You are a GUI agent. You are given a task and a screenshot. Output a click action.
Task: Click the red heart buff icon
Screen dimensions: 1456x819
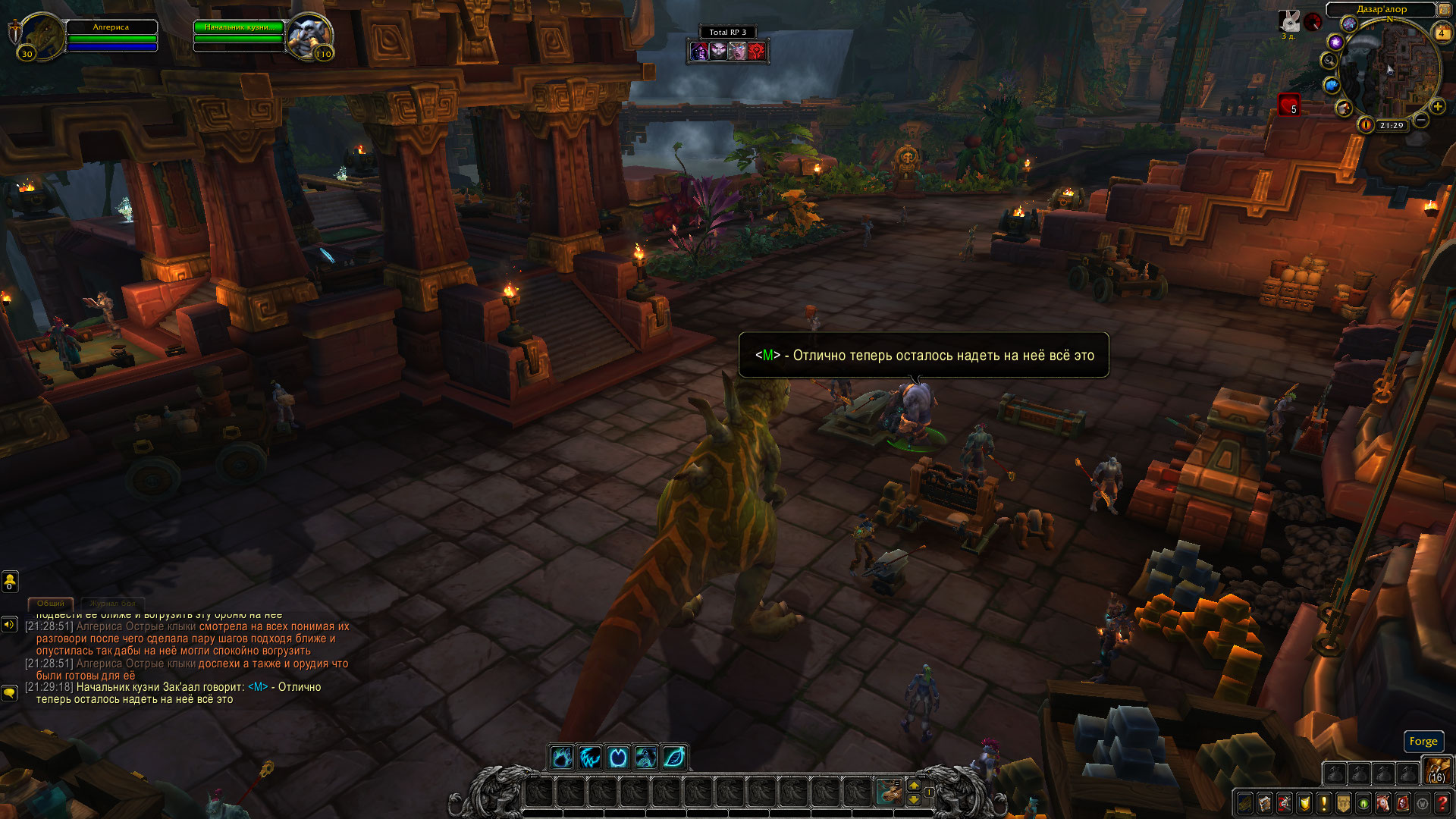(x=1288, y=104)
